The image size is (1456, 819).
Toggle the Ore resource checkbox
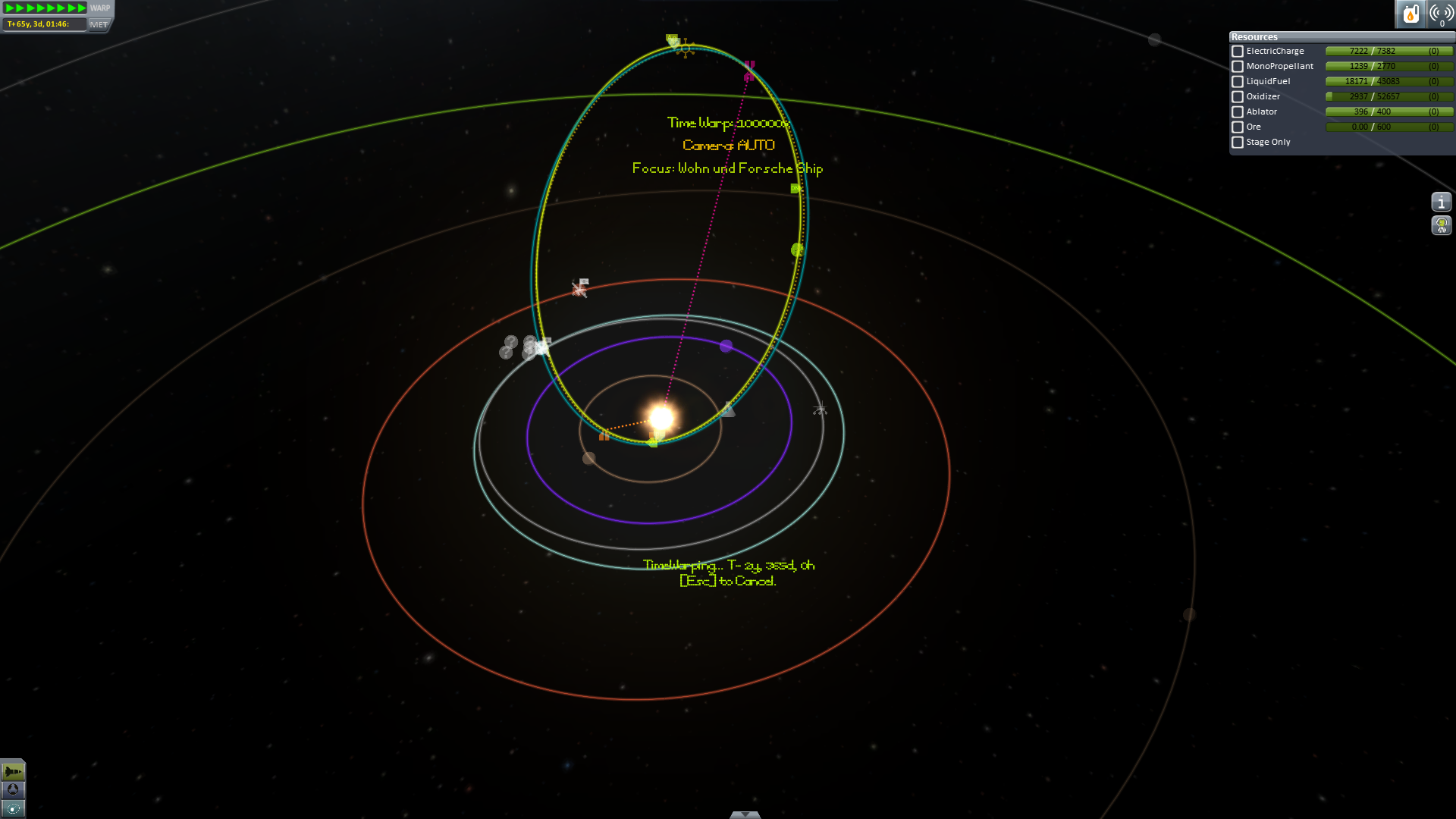click(x=1238, y=127)
